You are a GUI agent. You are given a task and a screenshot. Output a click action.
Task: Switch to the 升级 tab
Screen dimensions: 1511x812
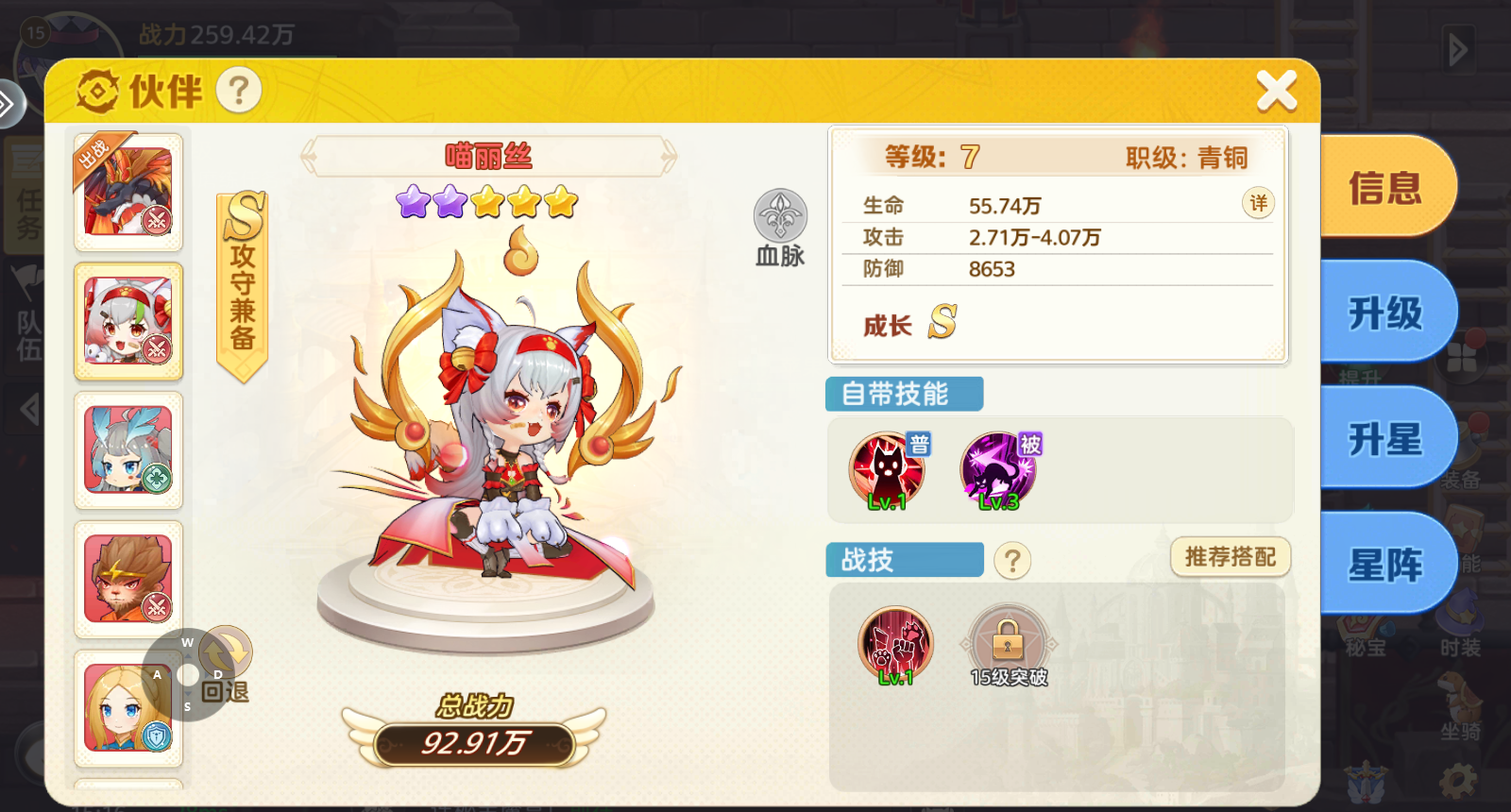coord(1384,313)
